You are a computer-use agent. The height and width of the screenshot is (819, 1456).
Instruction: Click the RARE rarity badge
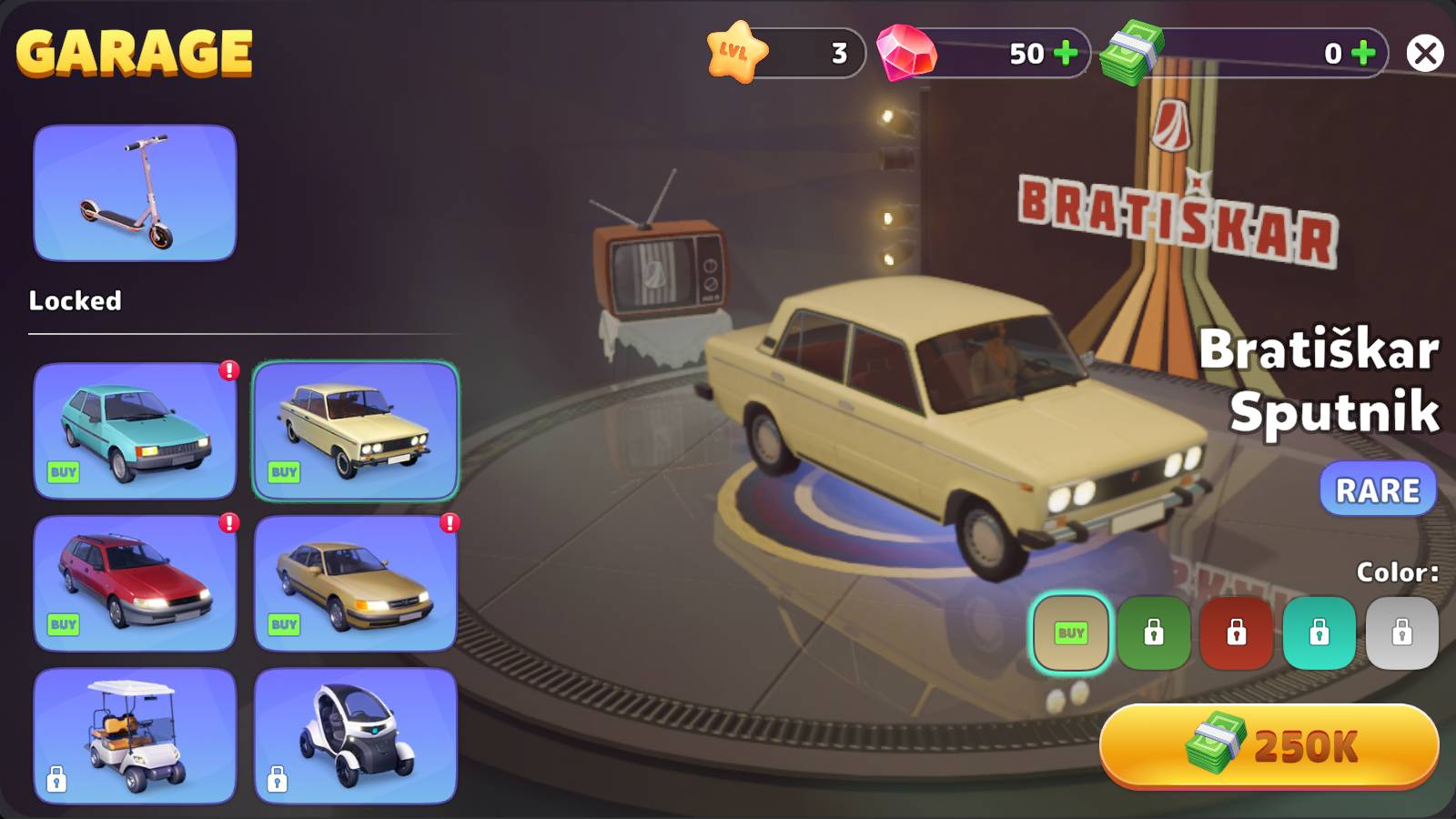(x=1378, y=490)
